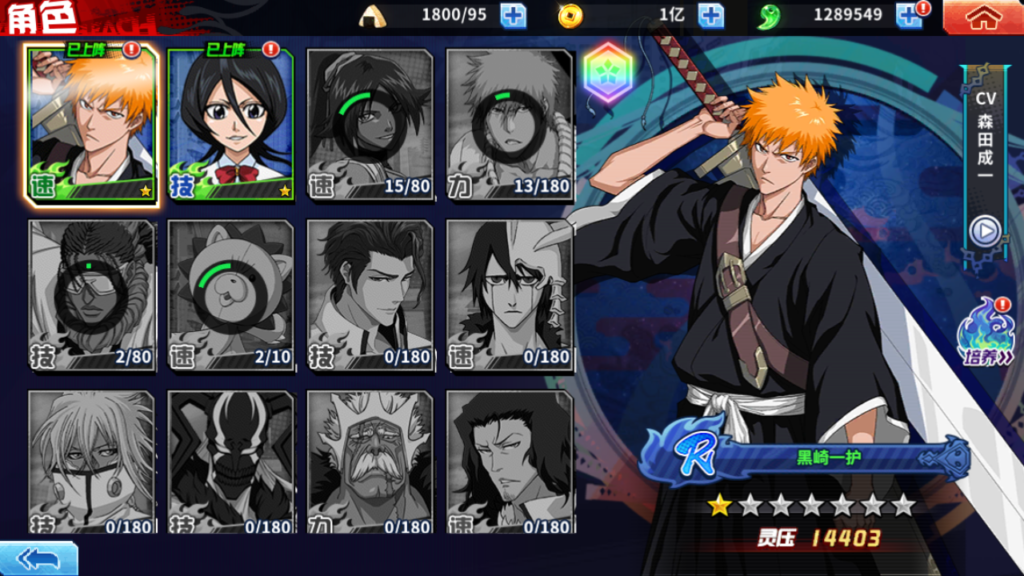
Task: Pick the Ulquiorra character card
Action: [509, 295]
